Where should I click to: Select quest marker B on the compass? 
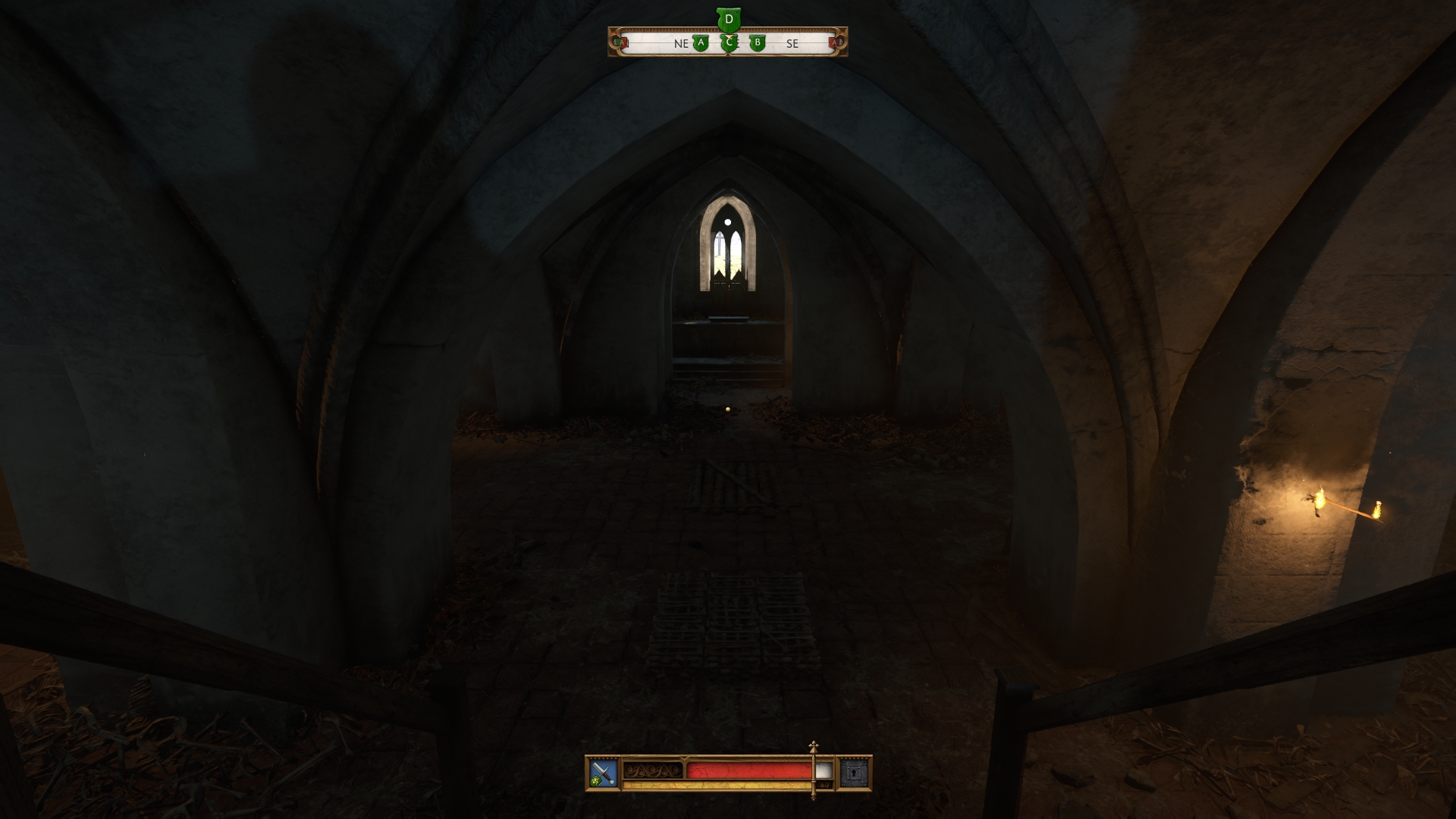coord(758,43)
